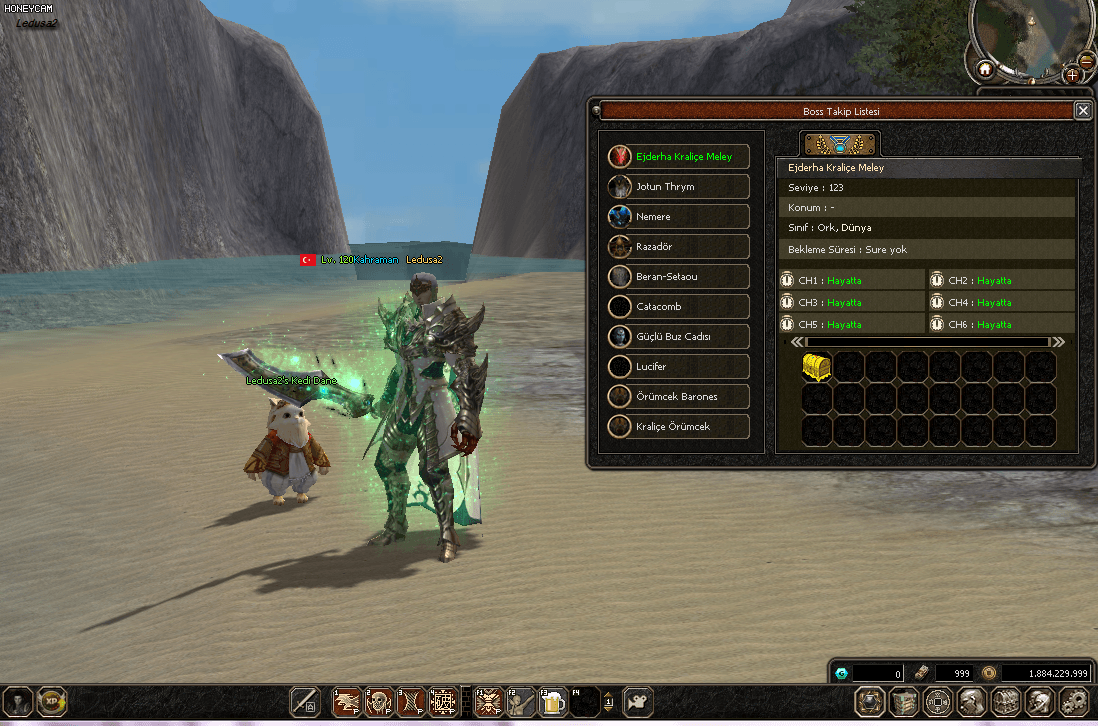Click the golden treasure chest drop slot
This screenshot has height=726, width=1098.
[817, 367]
